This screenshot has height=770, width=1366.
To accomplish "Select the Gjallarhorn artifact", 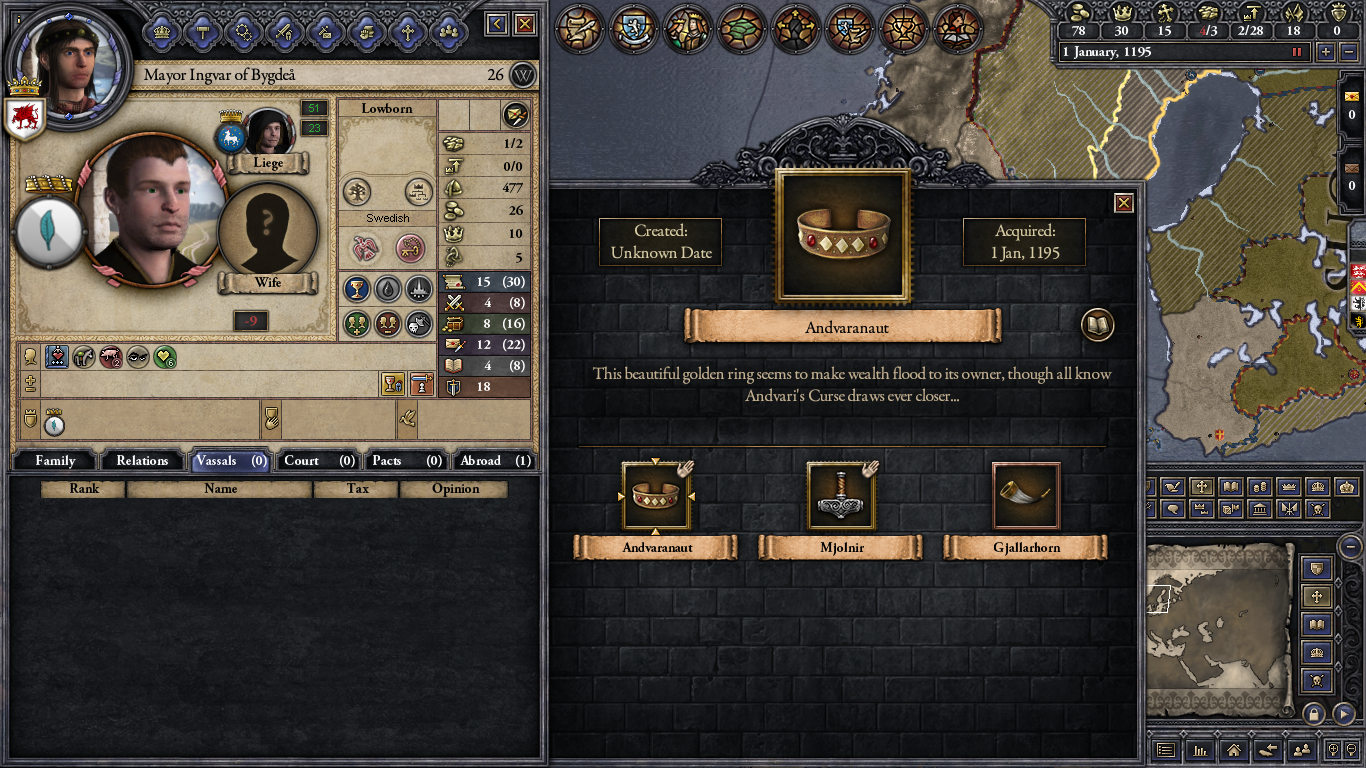I will [x=1025, y=494].
